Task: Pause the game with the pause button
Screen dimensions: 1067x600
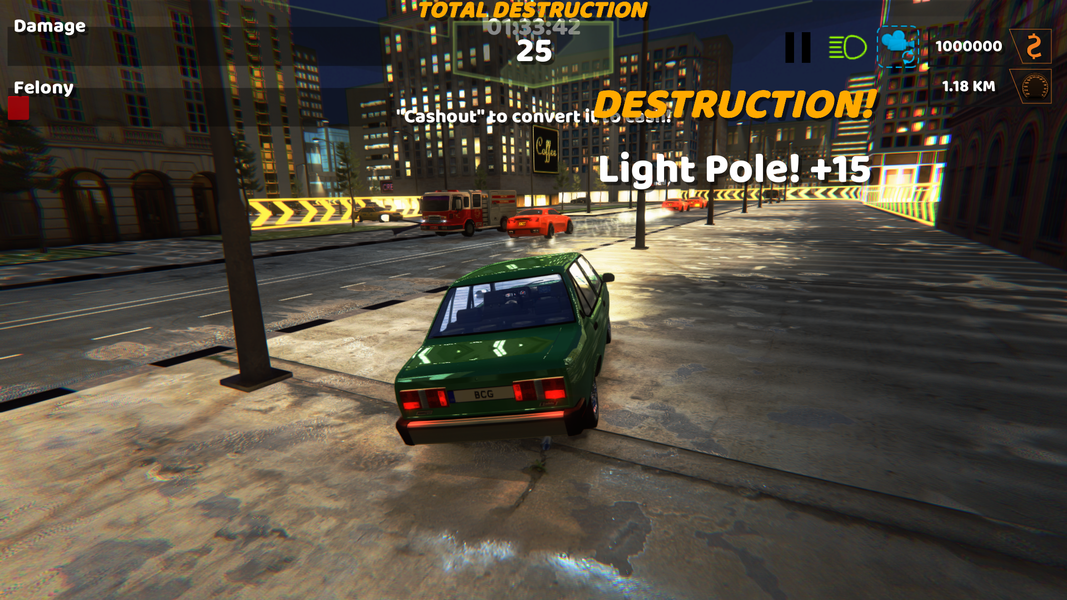Action: (x=797, y=47)
